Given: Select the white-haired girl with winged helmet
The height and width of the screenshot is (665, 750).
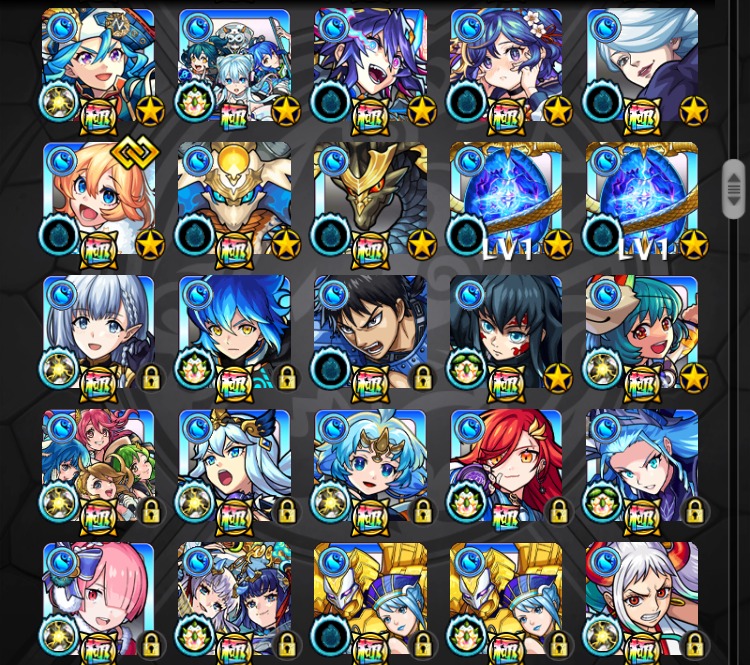Looking at the screenshot, I should click(x=234, y=465).
